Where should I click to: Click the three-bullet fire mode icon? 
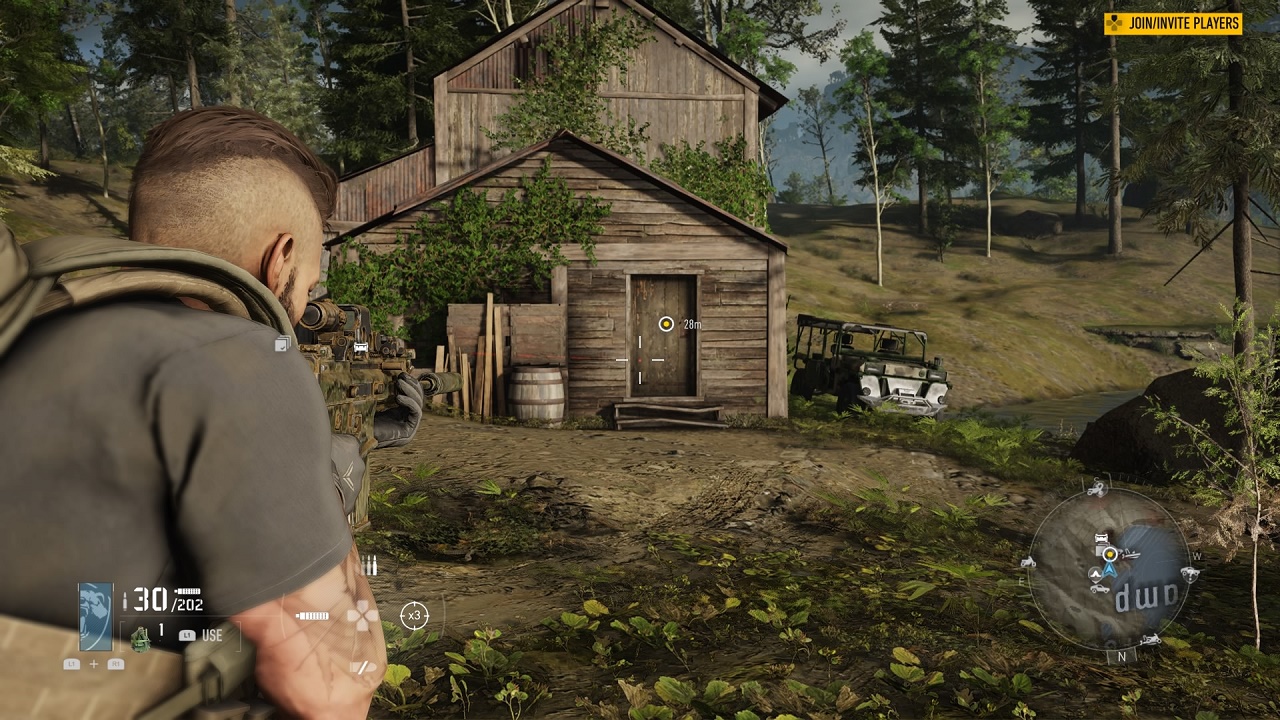click(369, 566)
